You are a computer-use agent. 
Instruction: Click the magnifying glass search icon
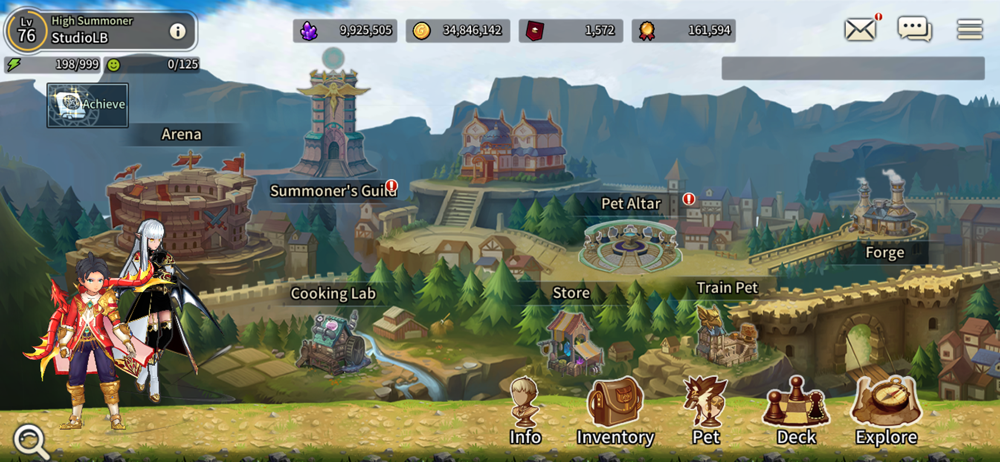coord(31,440)
